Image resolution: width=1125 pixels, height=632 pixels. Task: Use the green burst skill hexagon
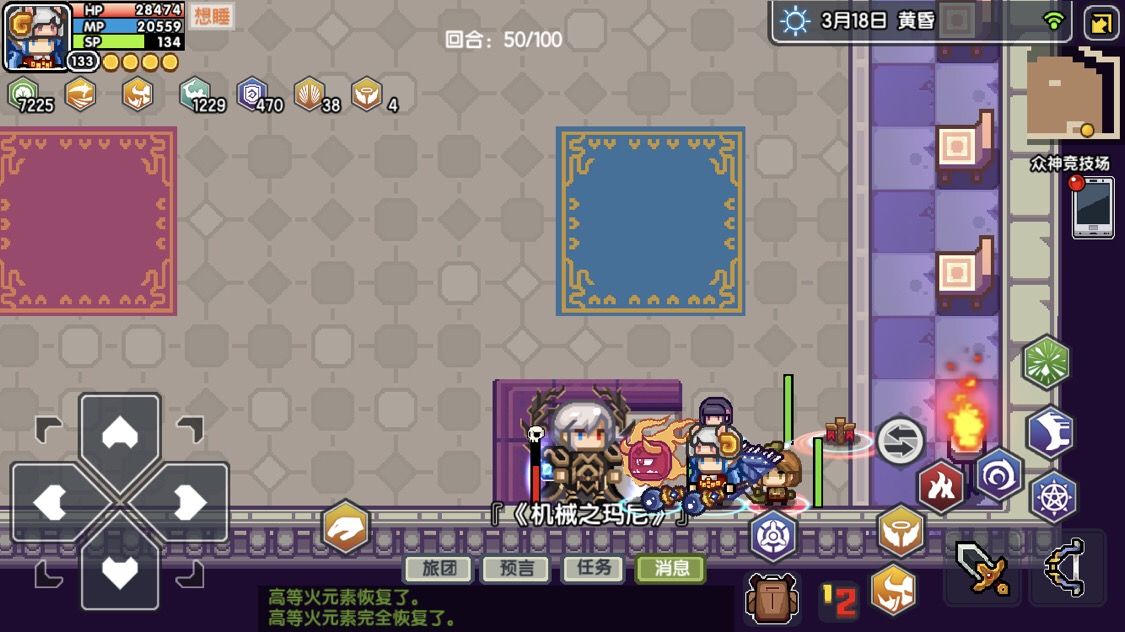(x=1046, y=362)
